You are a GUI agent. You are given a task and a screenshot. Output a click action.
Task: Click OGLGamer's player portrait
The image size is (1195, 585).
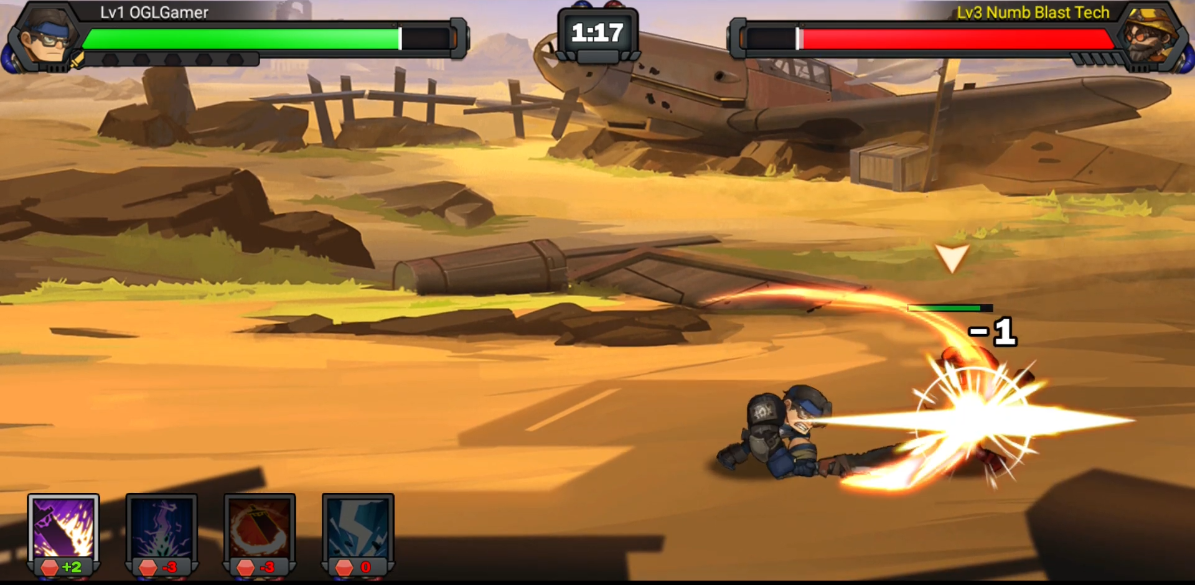[x=40, y=38]
